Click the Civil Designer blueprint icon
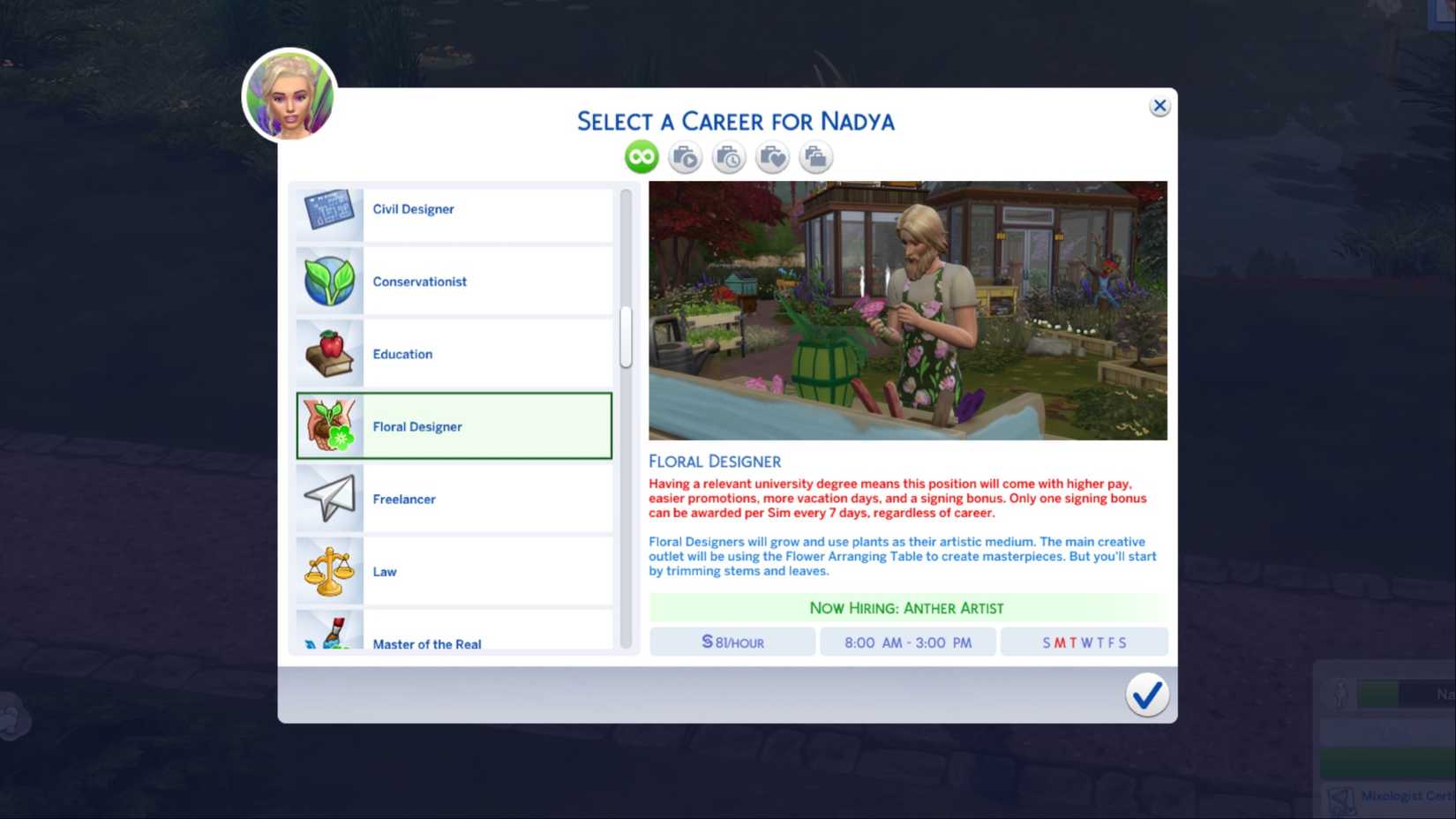 click(x=327, y=209)
